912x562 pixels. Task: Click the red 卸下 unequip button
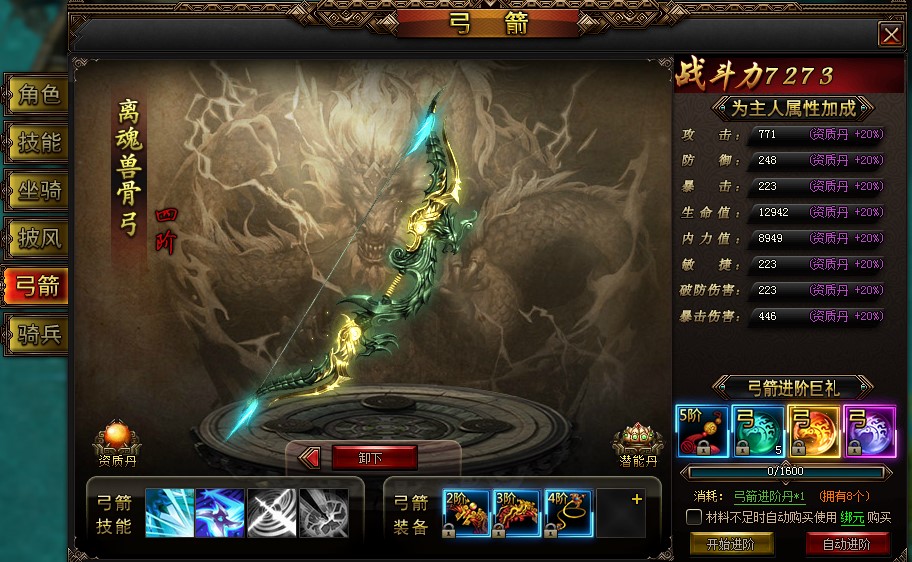pyautogui.click(x=373, y=458)
